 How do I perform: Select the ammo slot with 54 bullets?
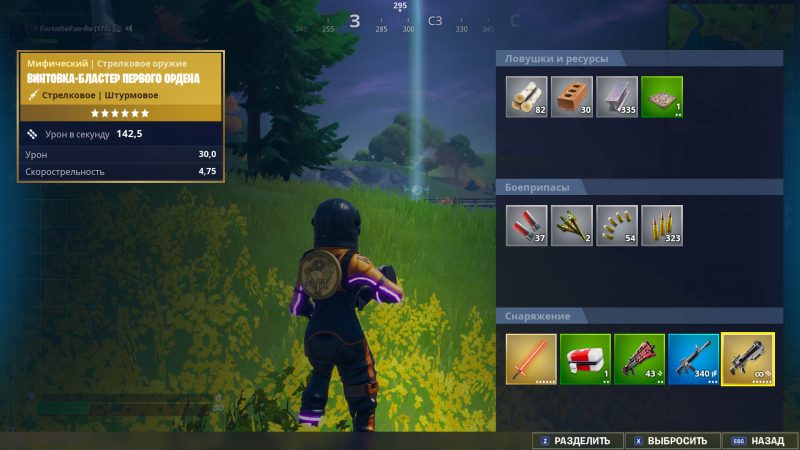click(616, 226)
